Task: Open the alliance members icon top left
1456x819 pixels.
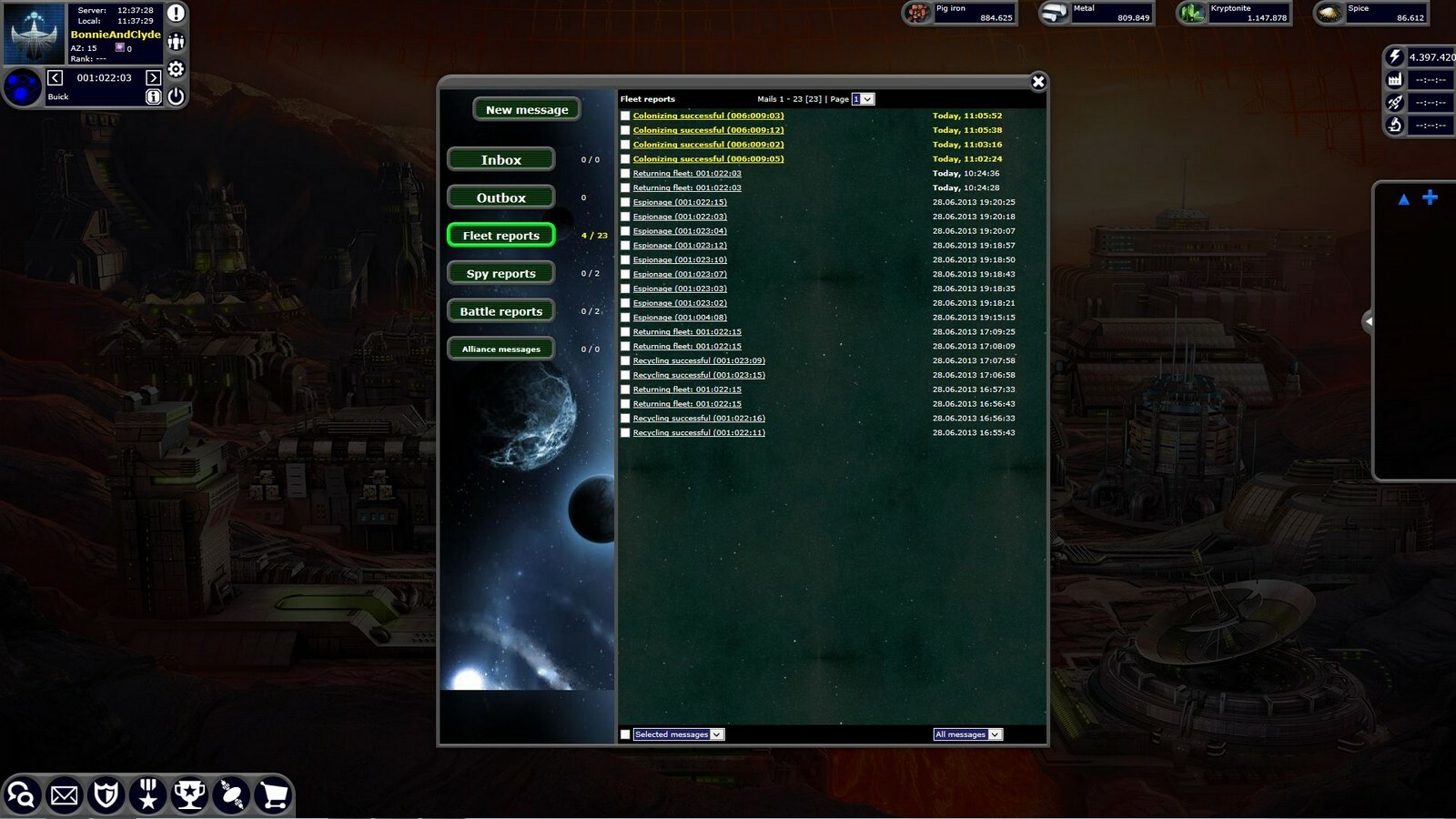Action: point(176,41)
